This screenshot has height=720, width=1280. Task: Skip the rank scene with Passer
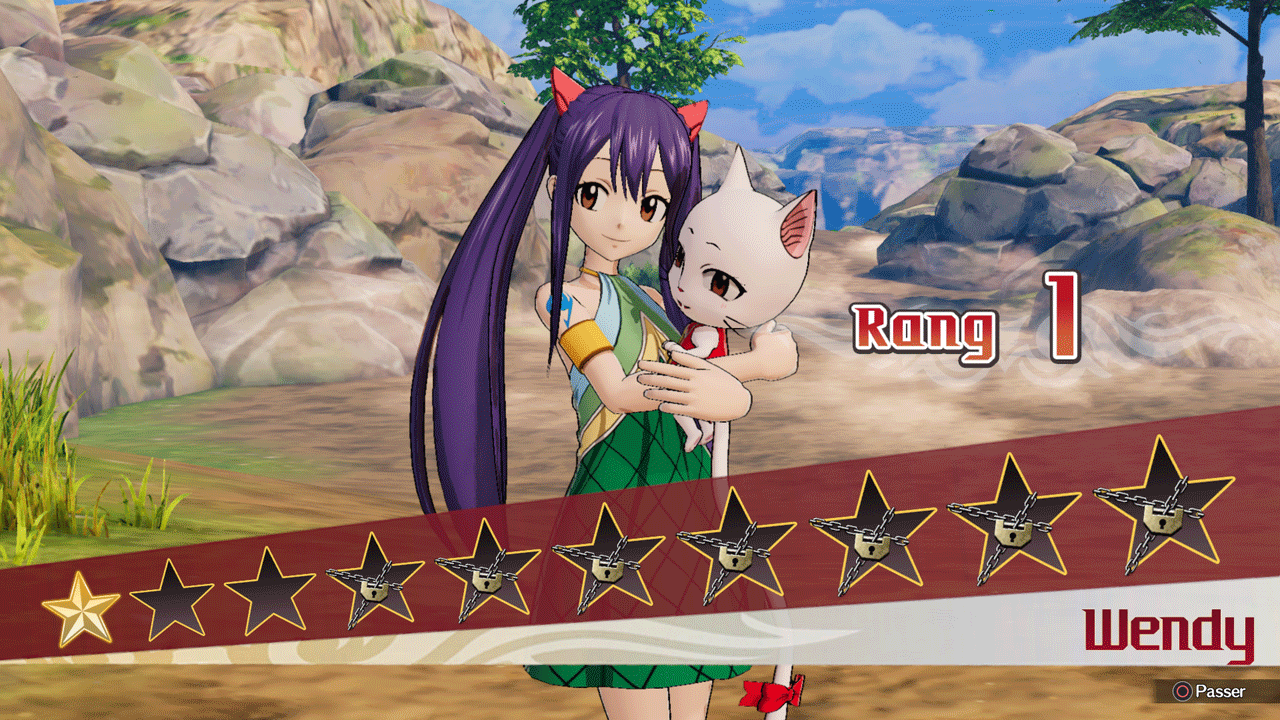tap(1212, 691)
